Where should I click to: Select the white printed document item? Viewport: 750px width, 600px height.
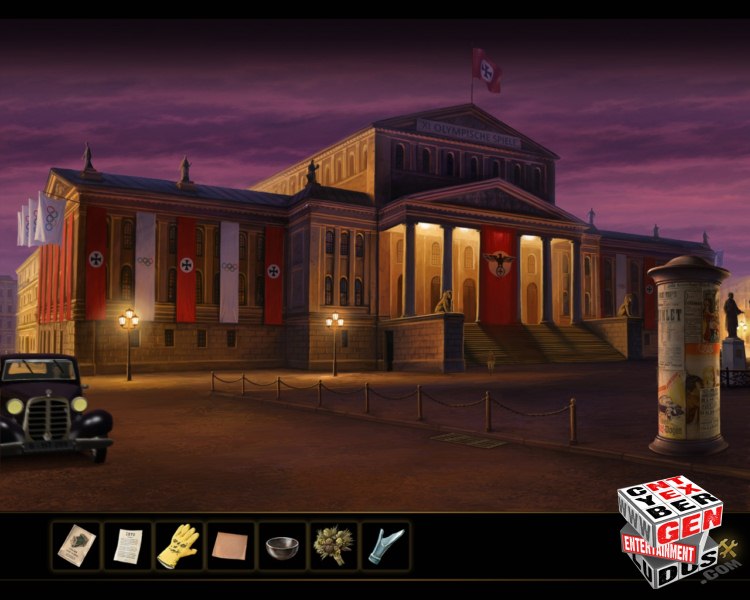pyautogui.click(x=127, y=546)
